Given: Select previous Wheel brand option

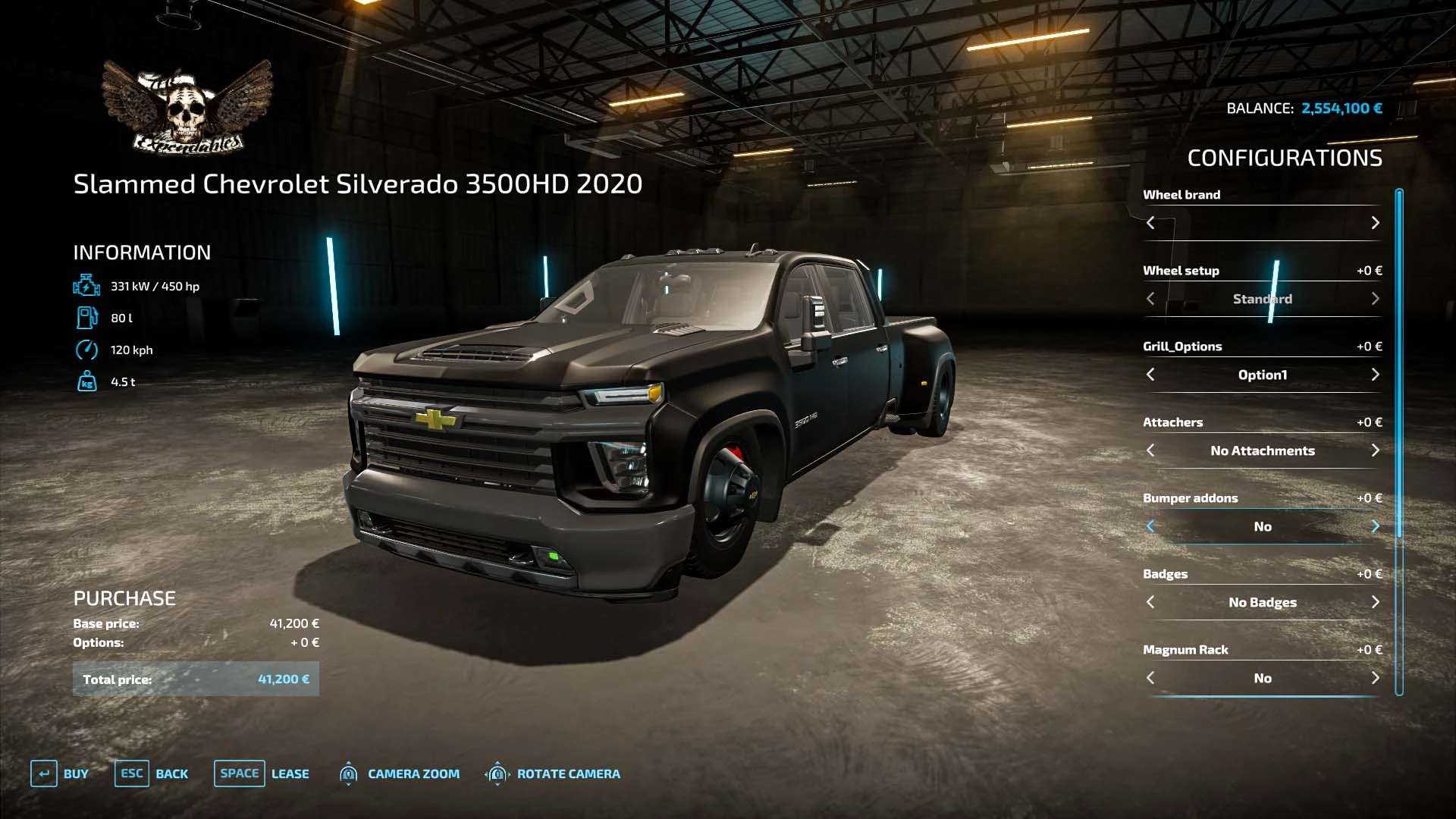Looking at the screenshot, I should (1150, 223).
